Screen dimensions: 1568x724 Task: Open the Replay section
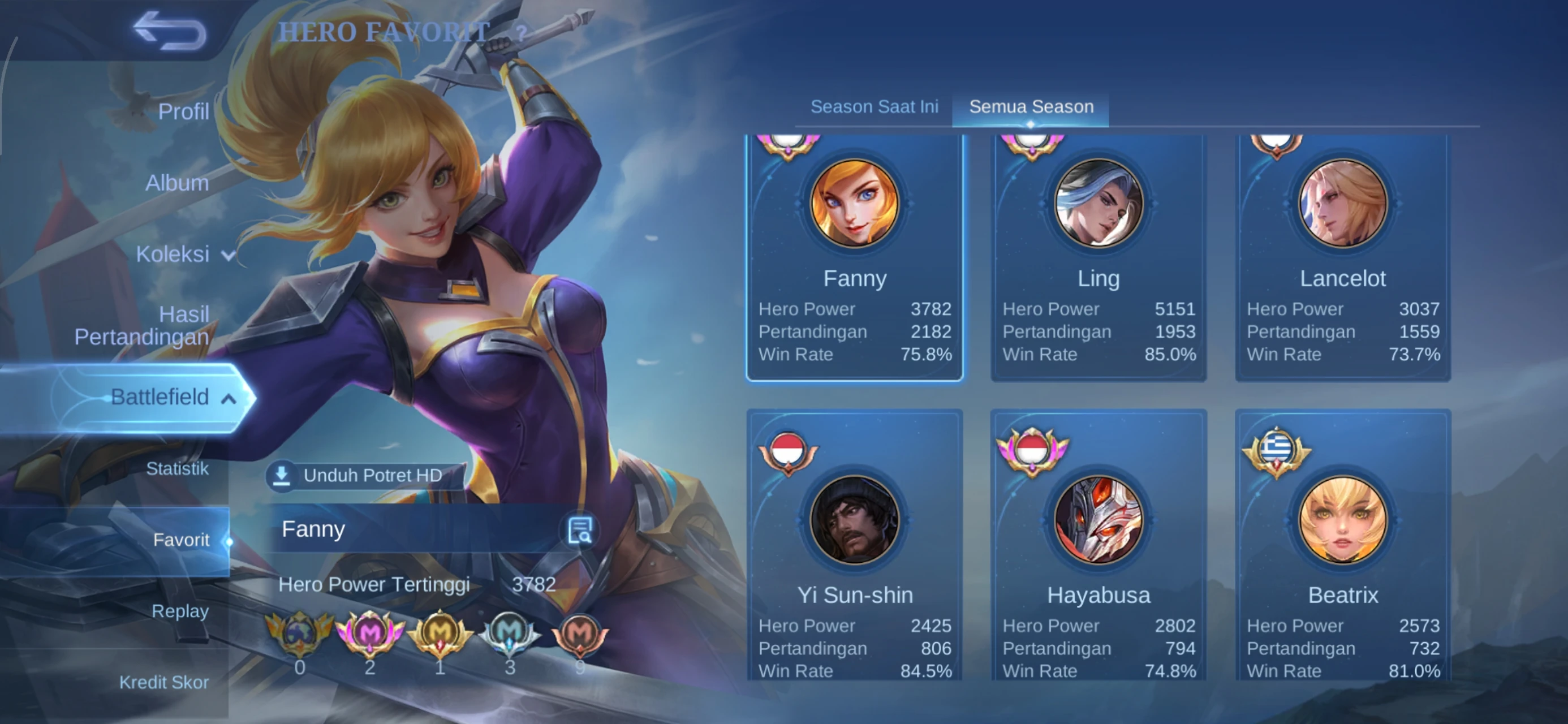(179, 611)
